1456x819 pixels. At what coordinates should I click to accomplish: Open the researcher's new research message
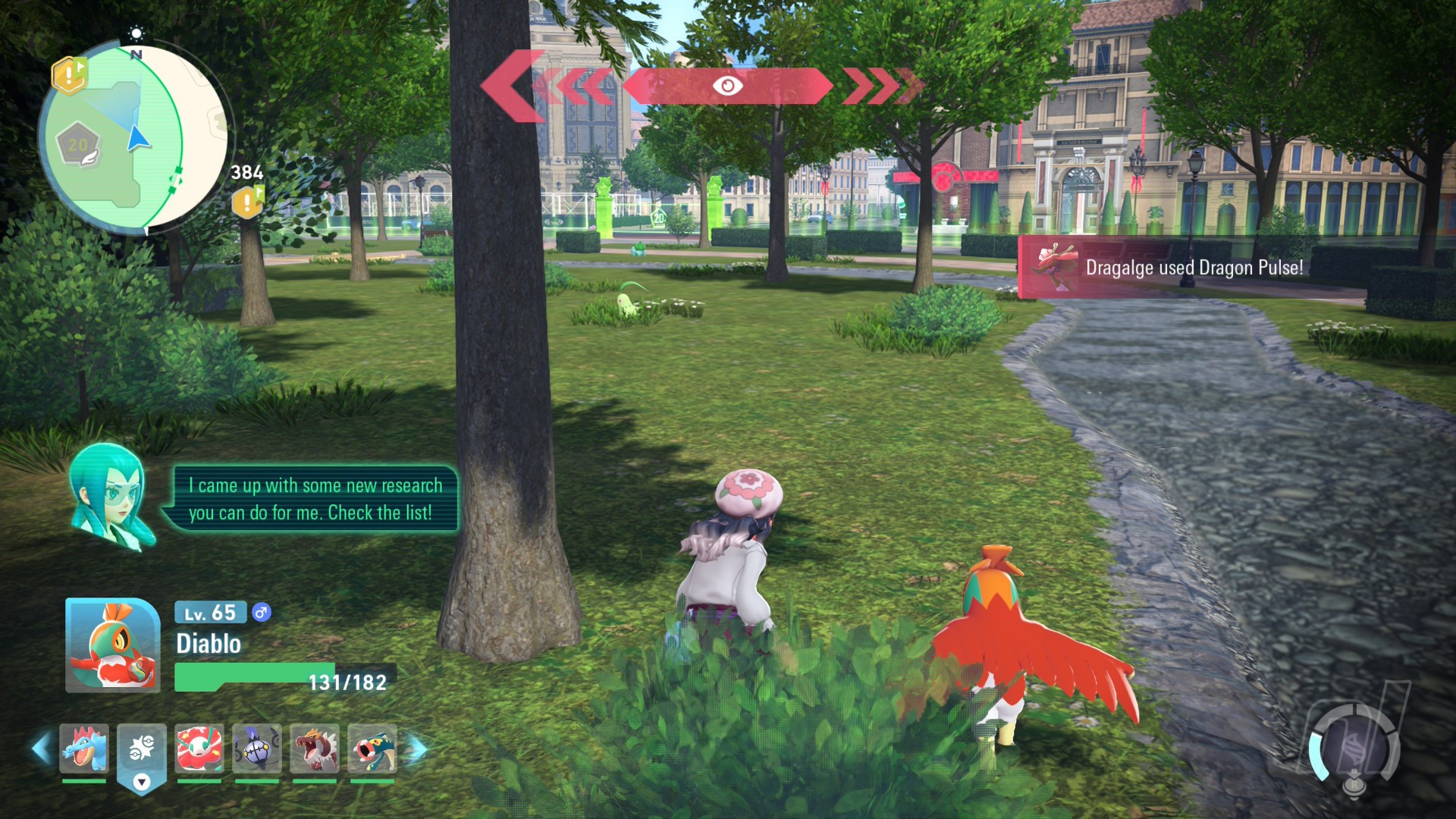[x=314, y=499]
